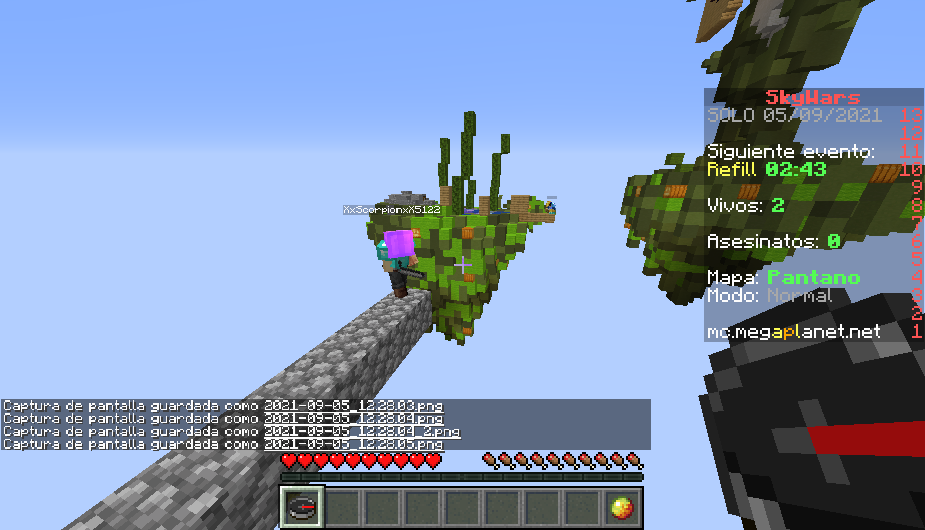The image size is (925, 530).
Task: Select the compass hotbar slot
Action: [x=300, y=507]
